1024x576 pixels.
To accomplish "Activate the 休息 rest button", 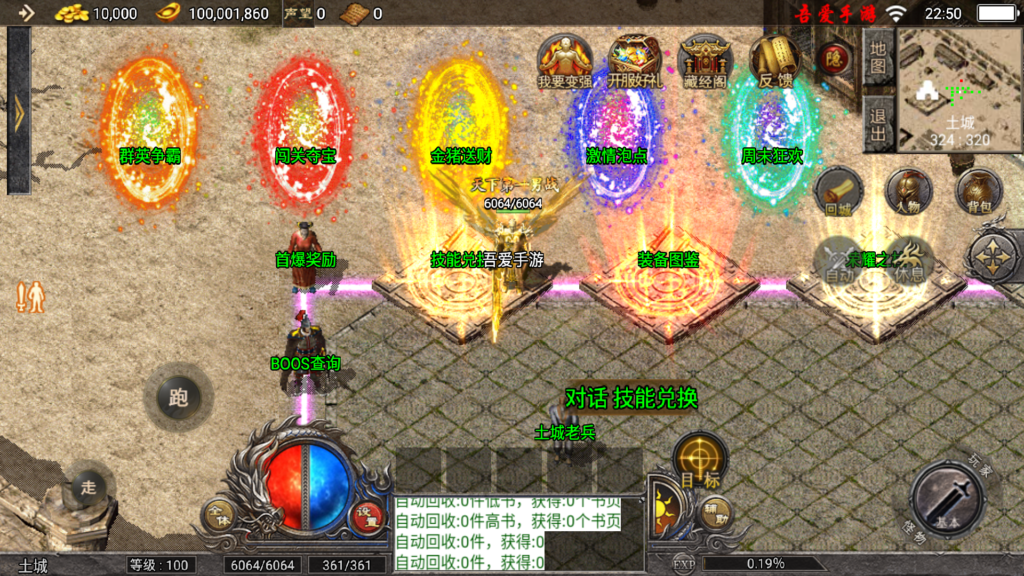I will point(907,260).
